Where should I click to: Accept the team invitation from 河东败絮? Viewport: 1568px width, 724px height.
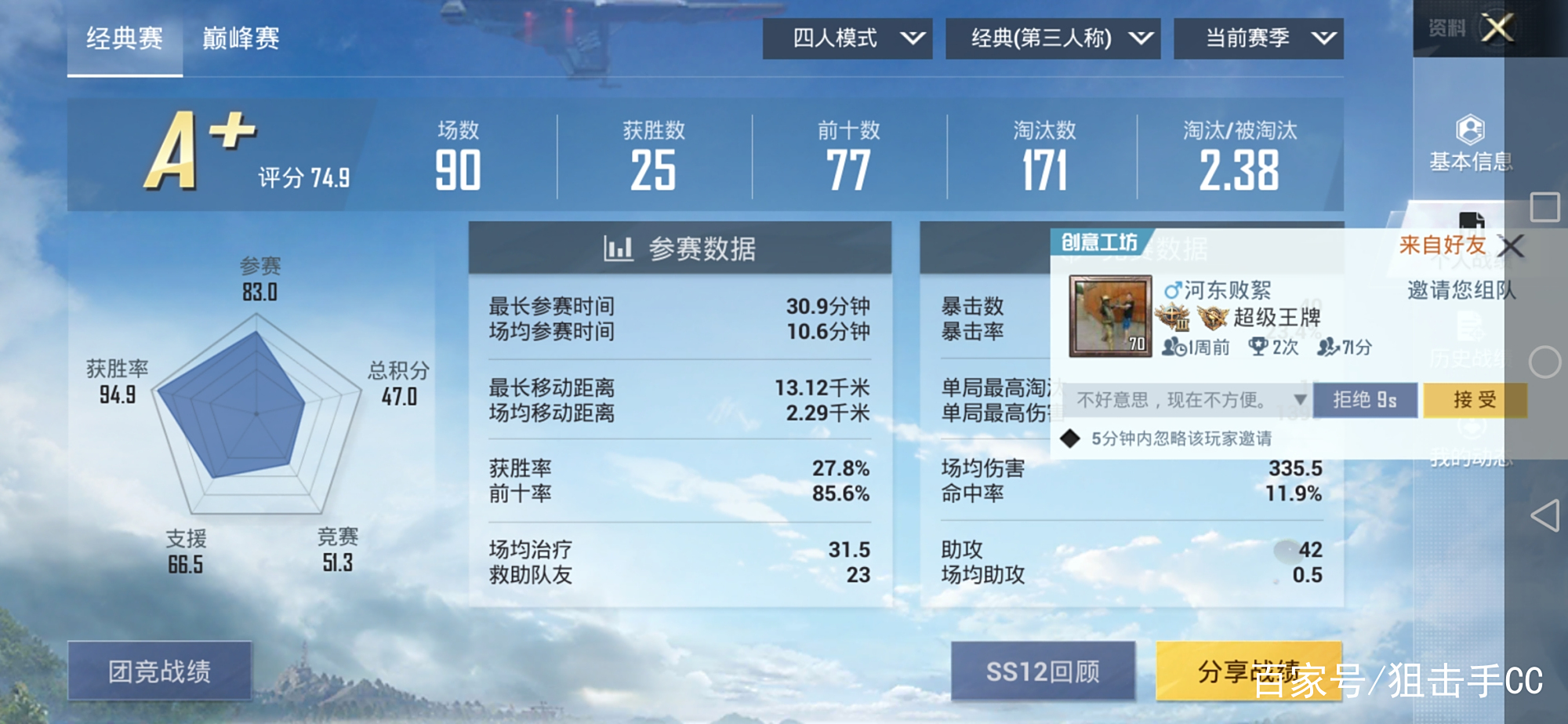[x=1473, y=400]
